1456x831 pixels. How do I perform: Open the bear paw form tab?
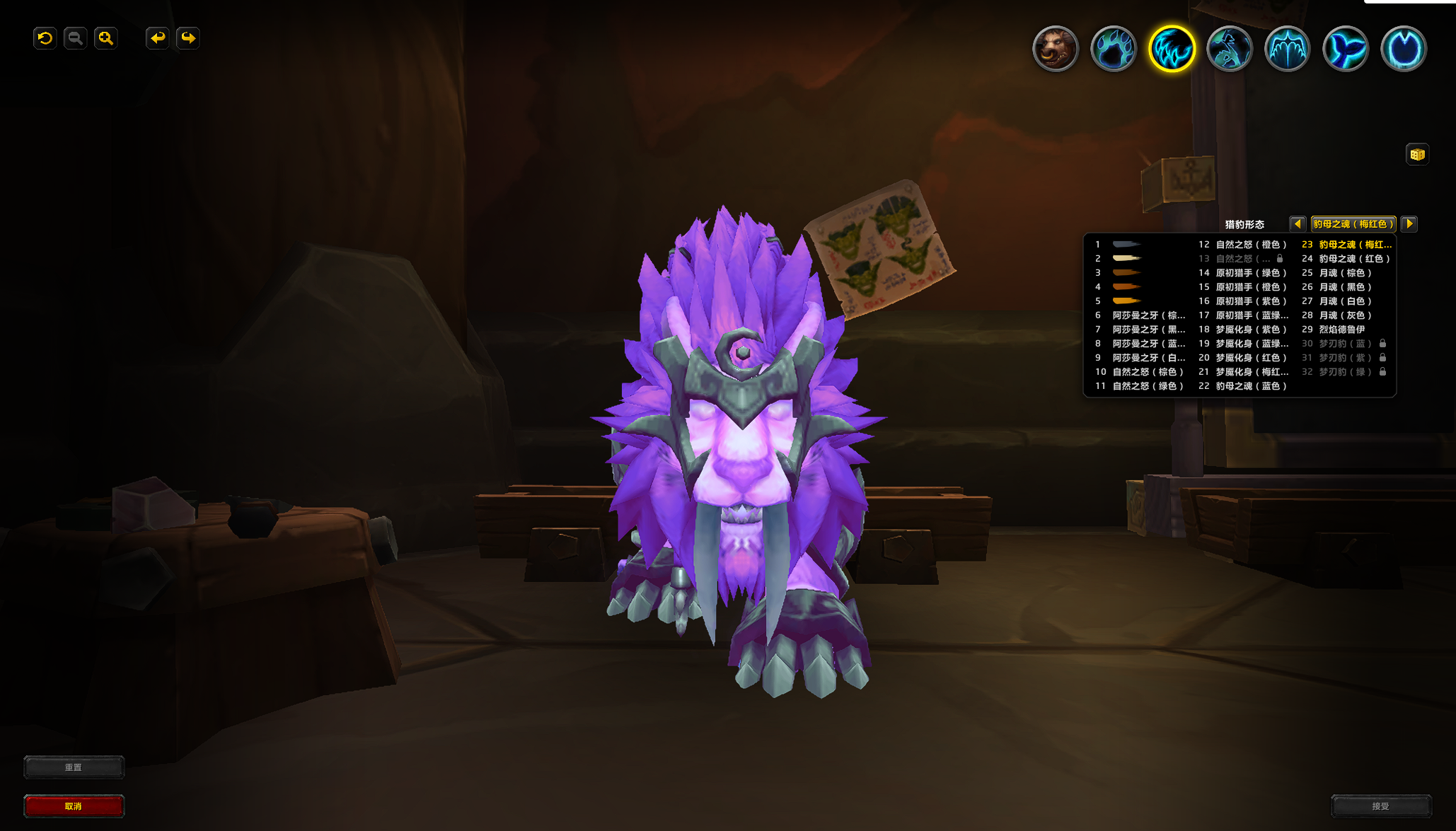coord(1113,49)
